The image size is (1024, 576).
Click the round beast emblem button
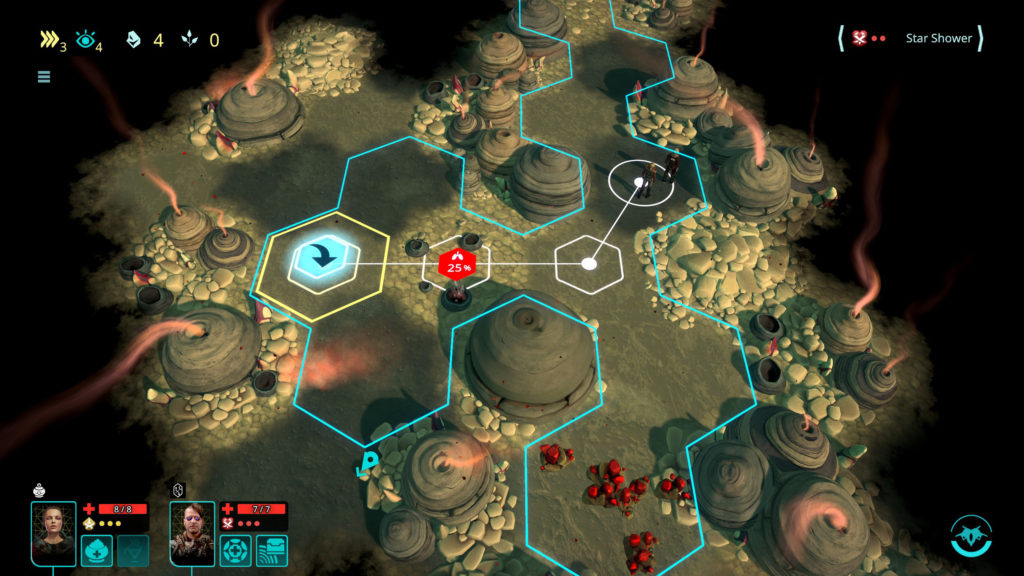click(x=970, y=535)
